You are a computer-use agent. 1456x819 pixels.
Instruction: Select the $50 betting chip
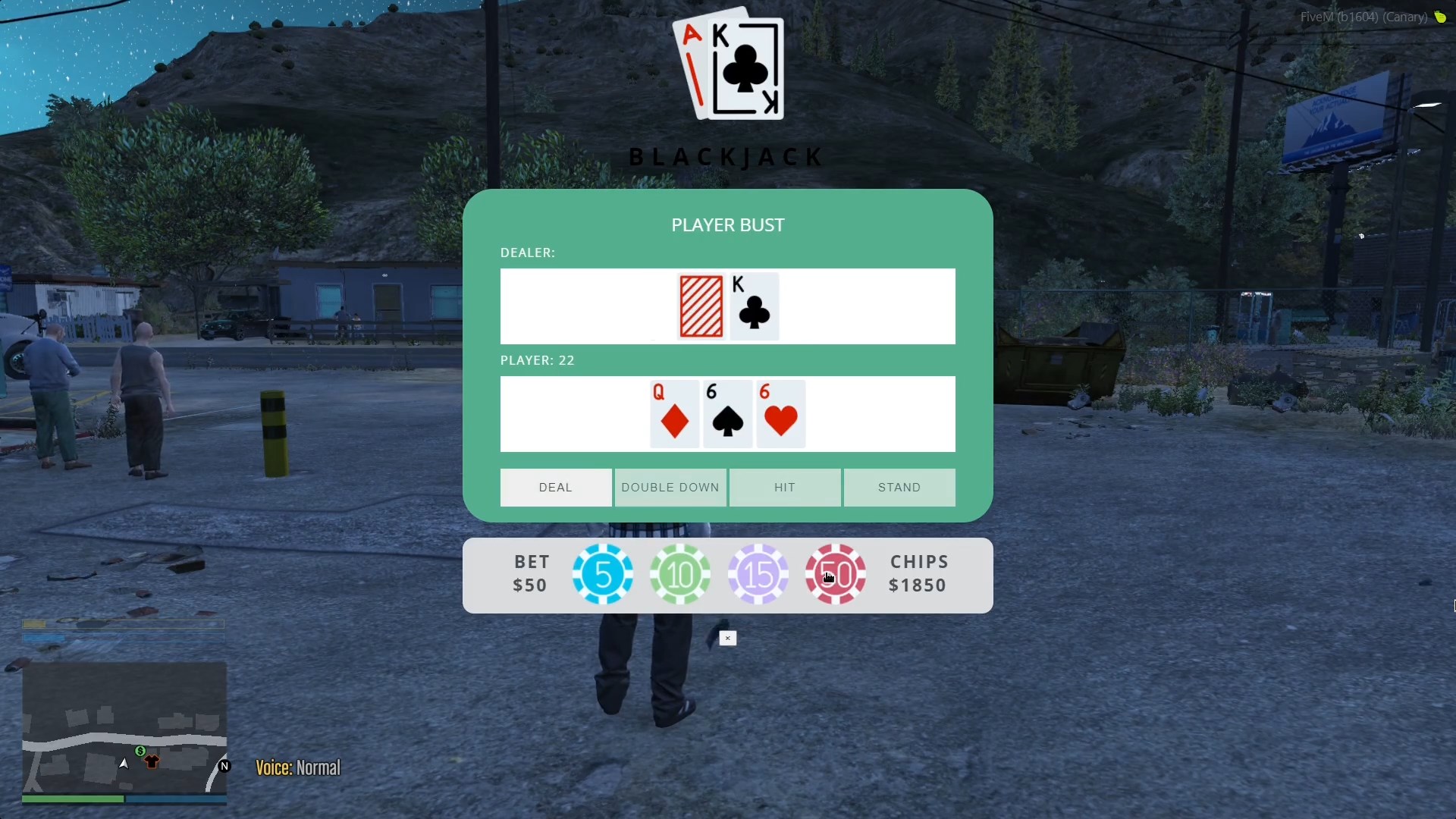point(835,575)
